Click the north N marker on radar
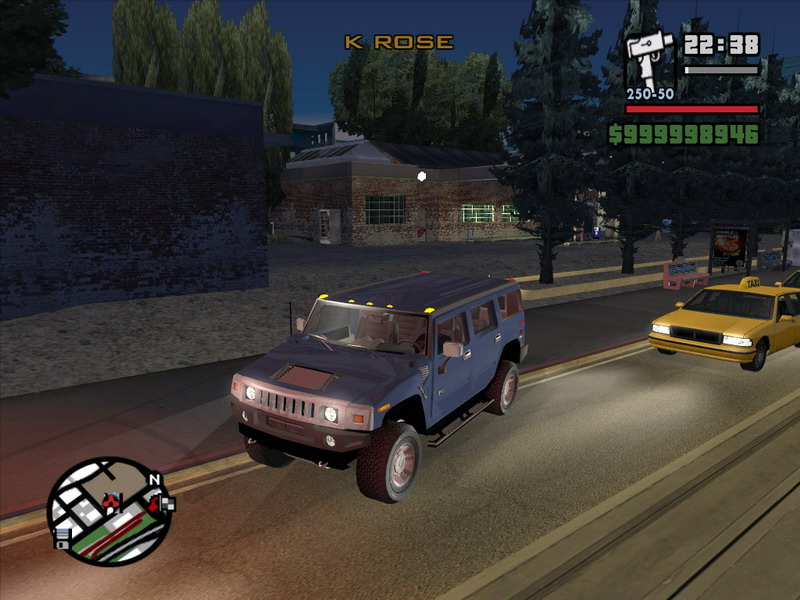 [154, 480]
